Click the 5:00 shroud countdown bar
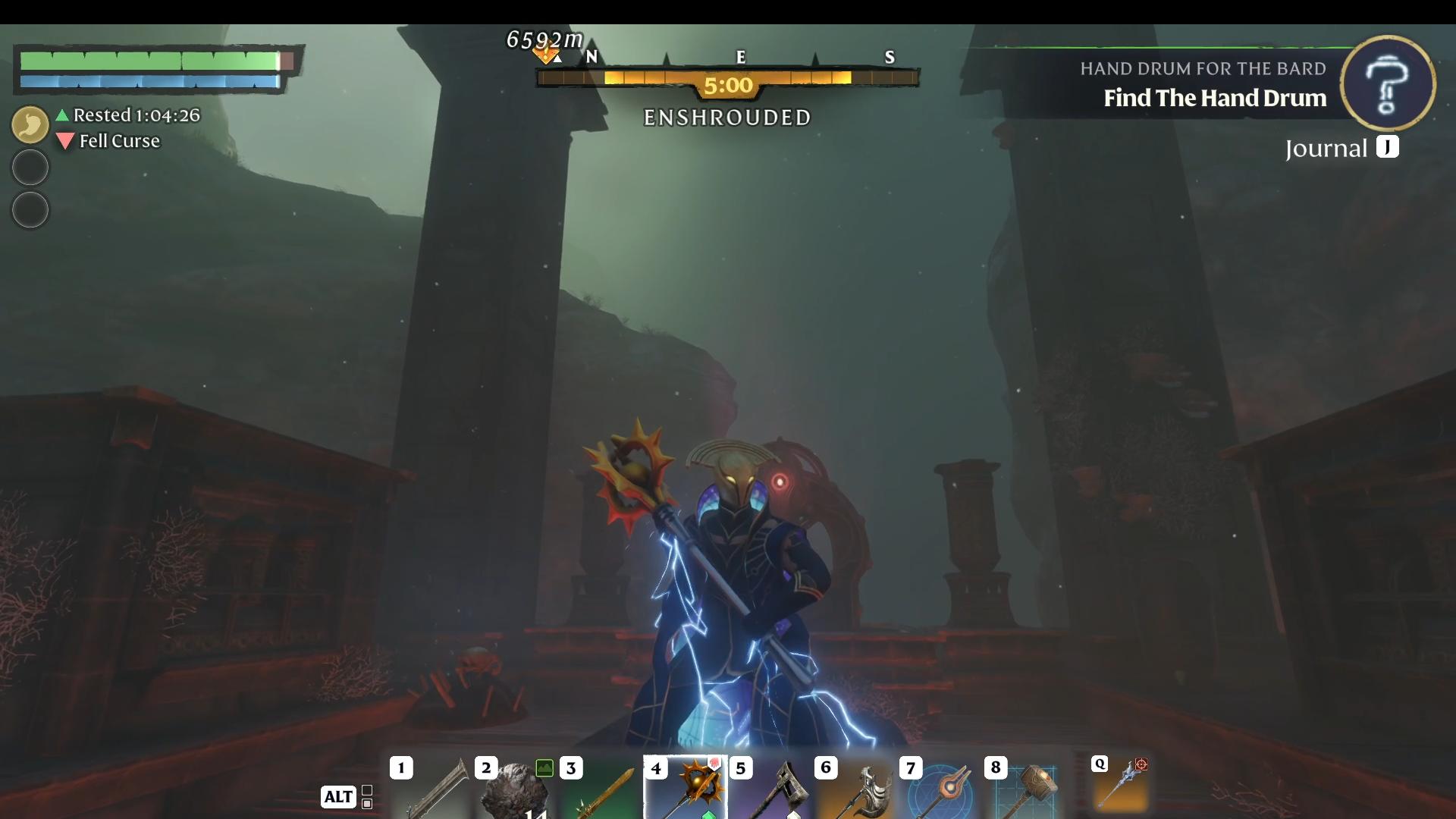Screen dimensions: 1456x819 coord(727,85)
